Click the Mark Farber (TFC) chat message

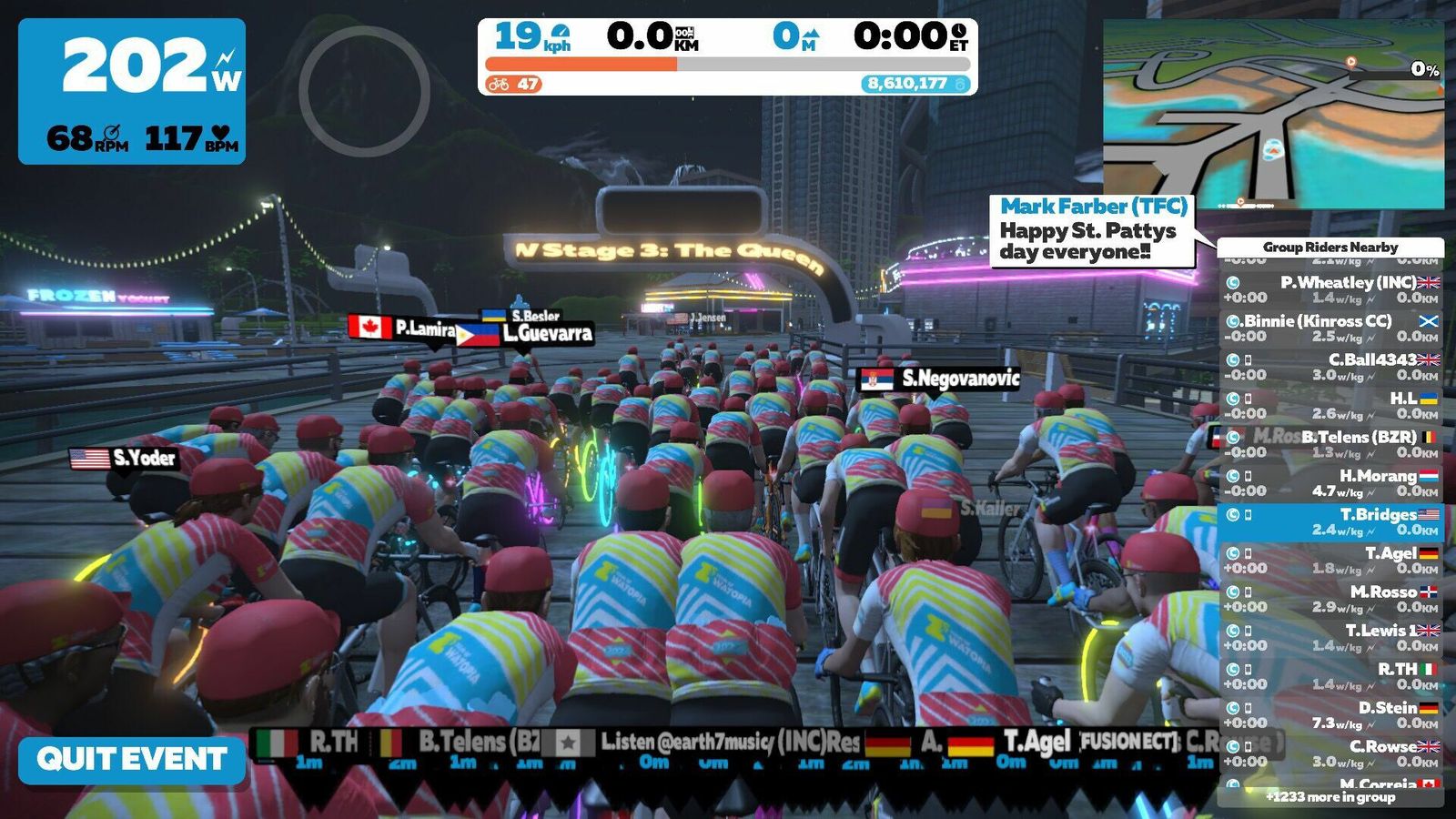tap(1092, 231)
